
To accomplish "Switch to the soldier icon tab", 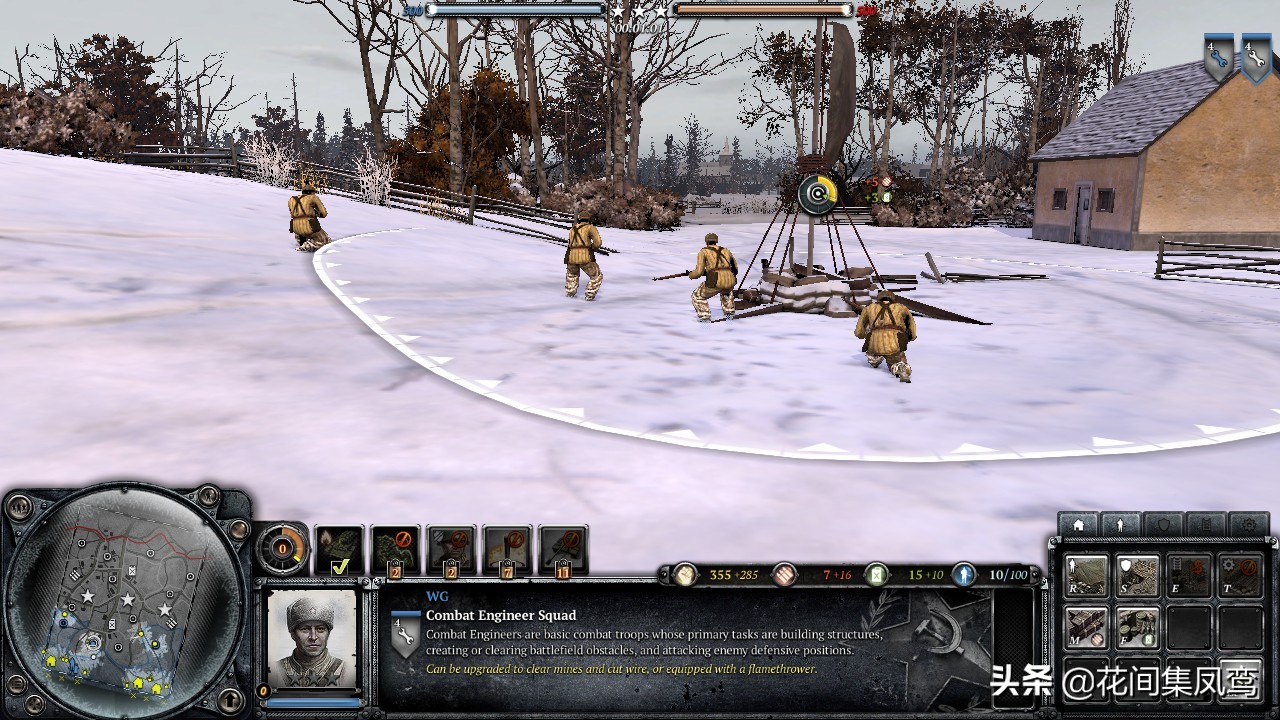I will tap(1120, 524).
